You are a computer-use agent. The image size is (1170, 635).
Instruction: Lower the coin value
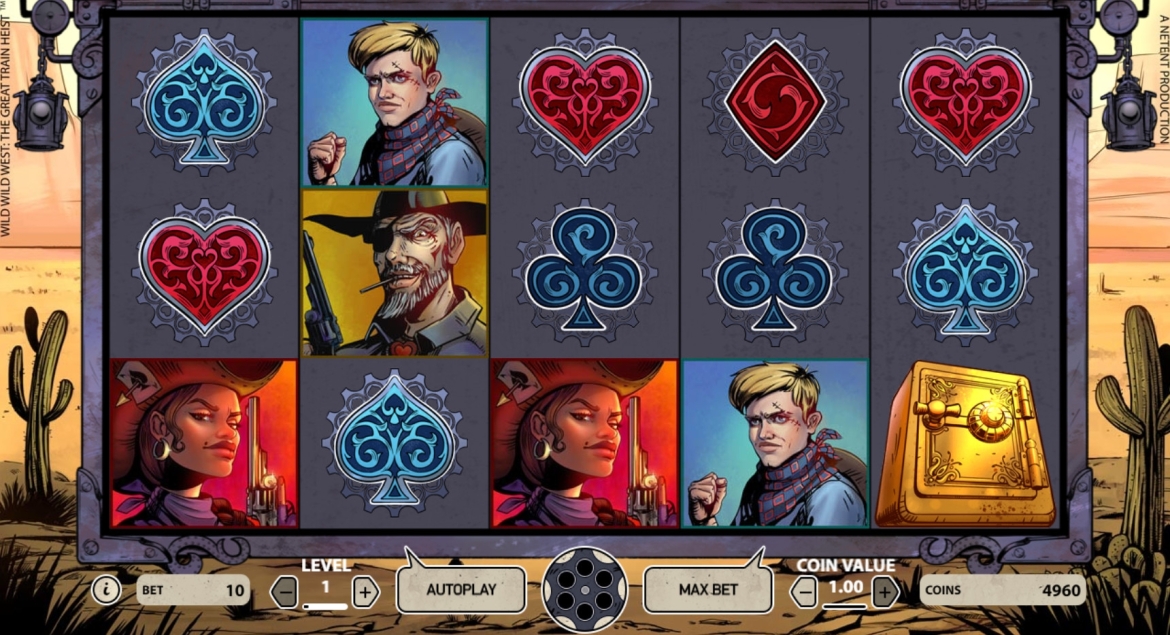point(805,592)
